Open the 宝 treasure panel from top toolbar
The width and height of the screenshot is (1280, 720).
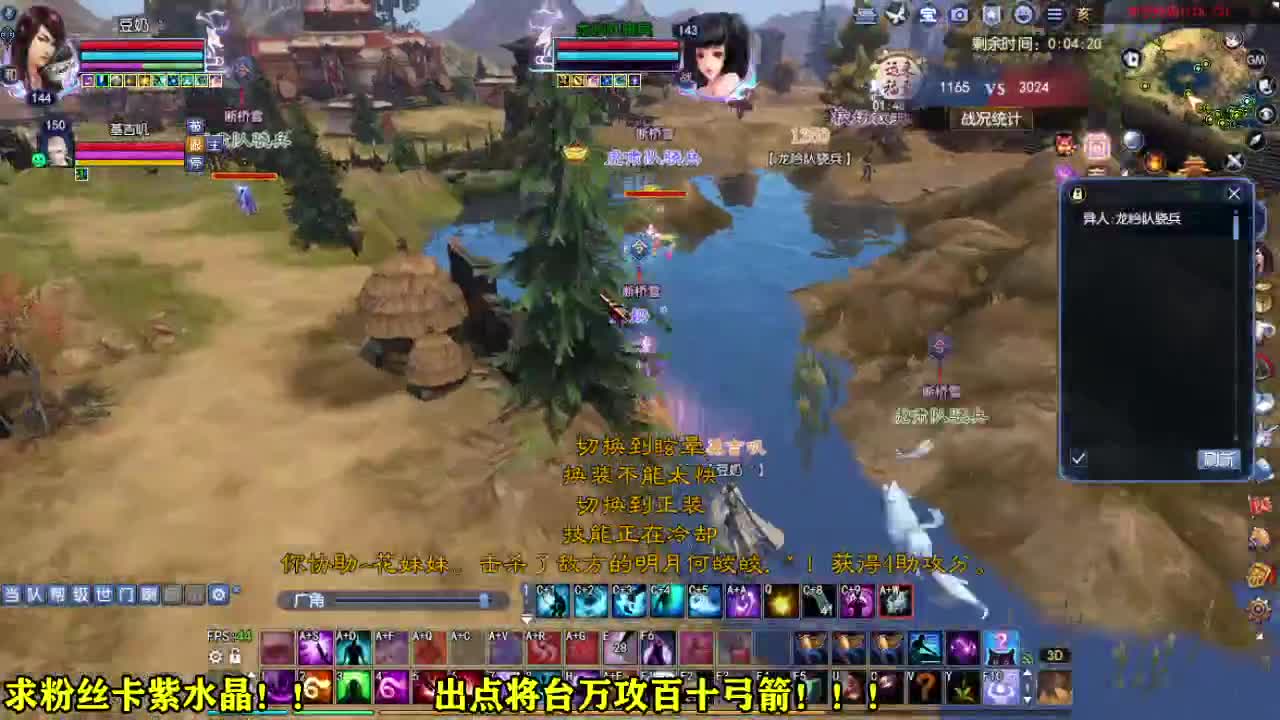click(x=927, y=15)
